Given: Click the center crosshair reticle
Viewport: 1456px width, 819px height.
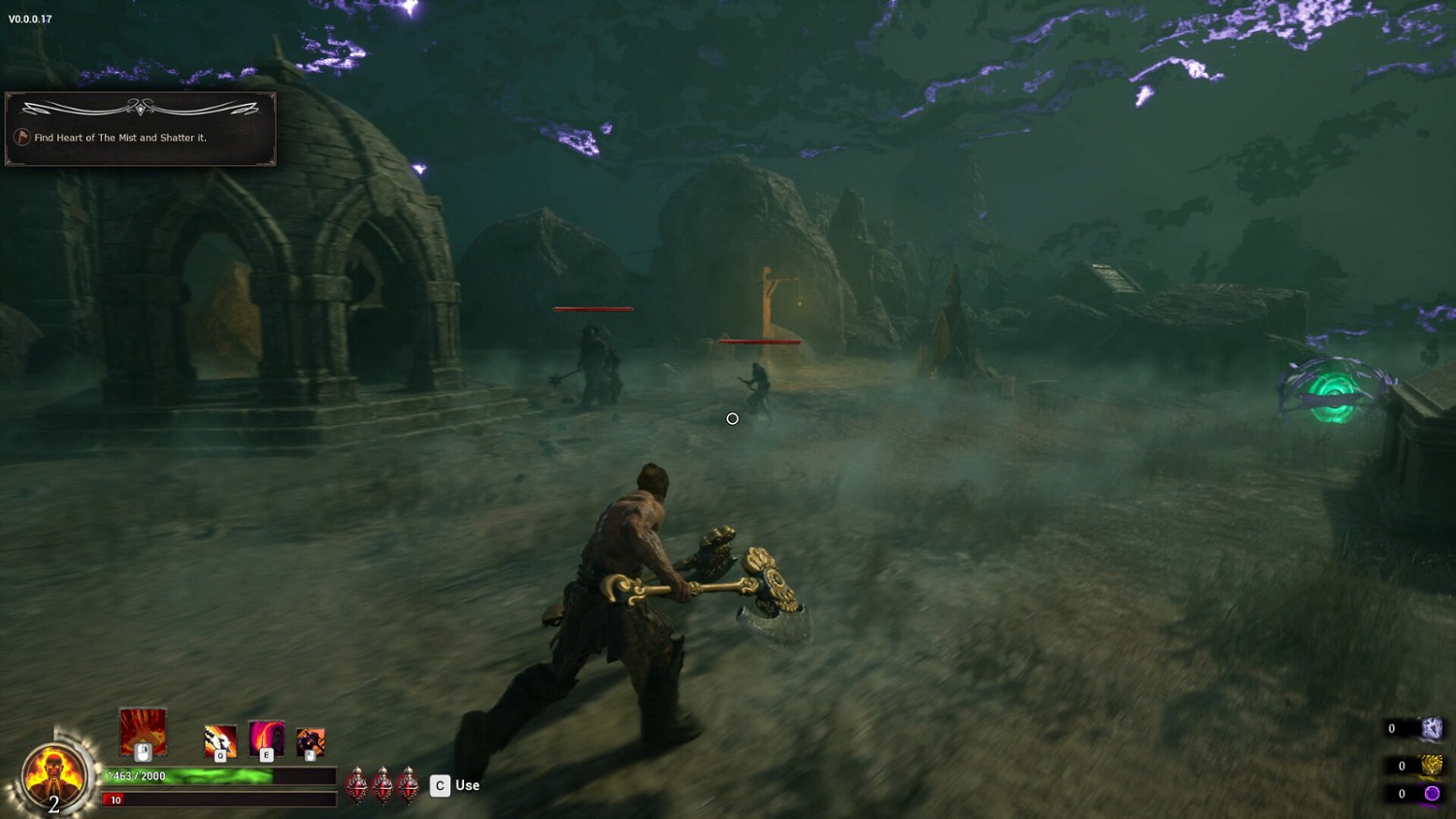Looking at the screenshot, I should (732, 419).
